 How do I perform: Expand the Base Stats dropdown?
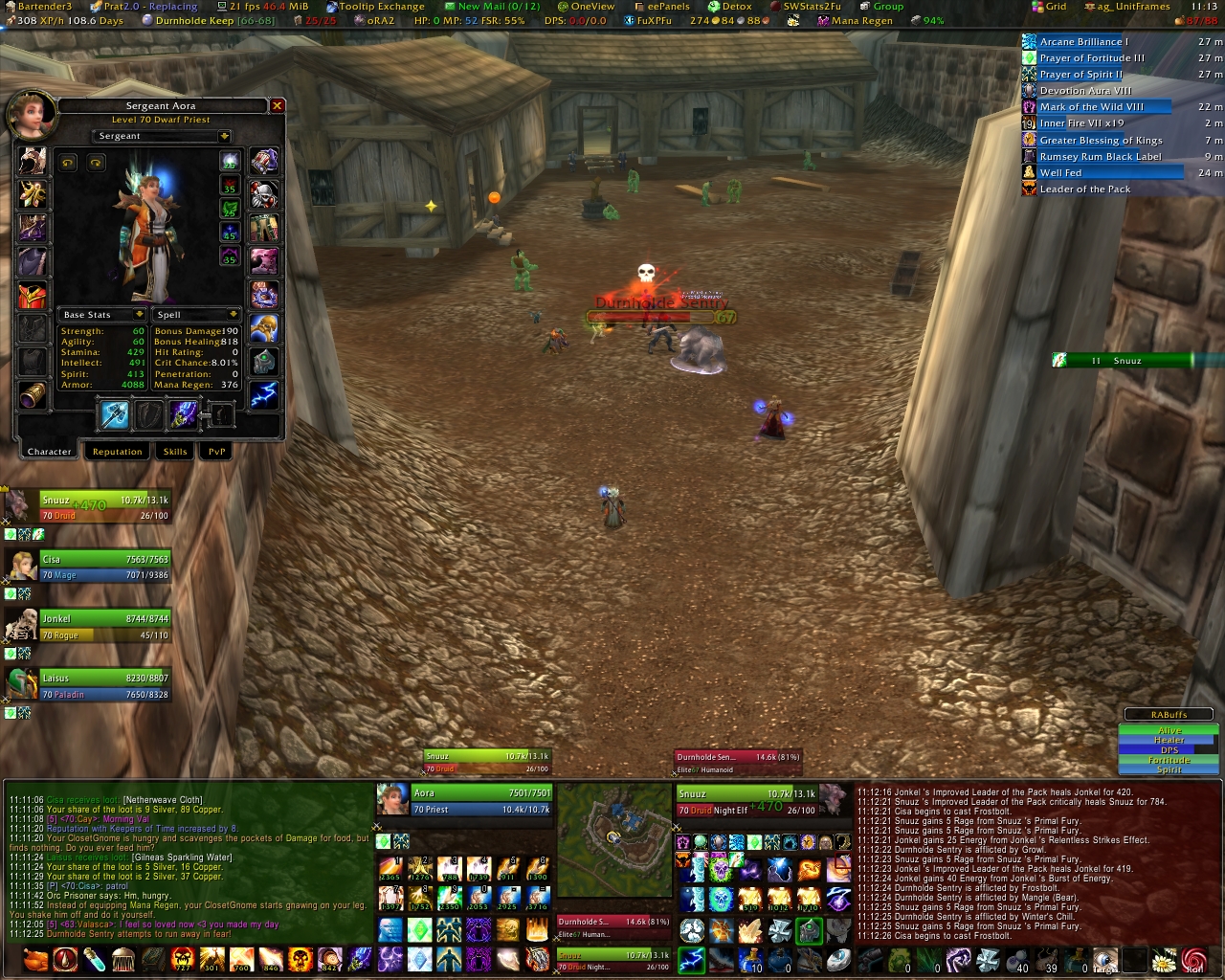[x=139, y=315]
